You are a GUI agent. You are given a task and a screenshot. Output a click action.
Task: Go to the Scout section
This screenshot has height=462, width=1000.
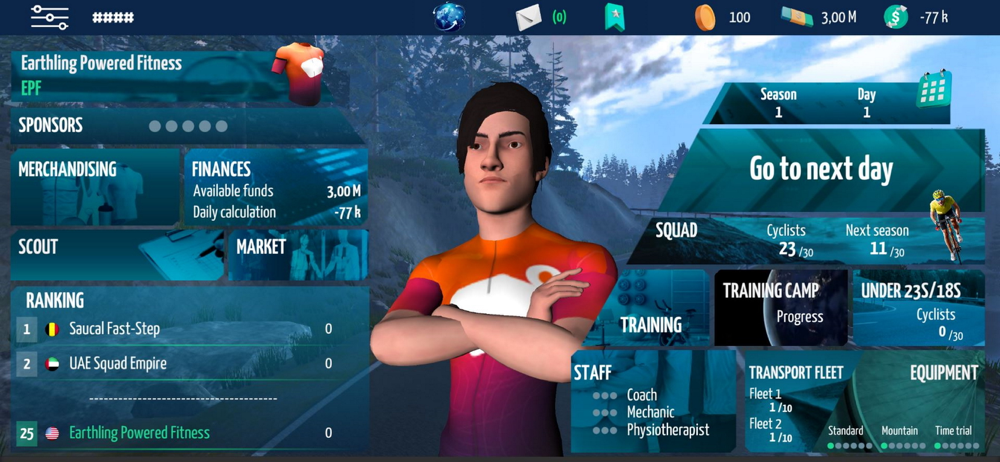coord(115,254)
